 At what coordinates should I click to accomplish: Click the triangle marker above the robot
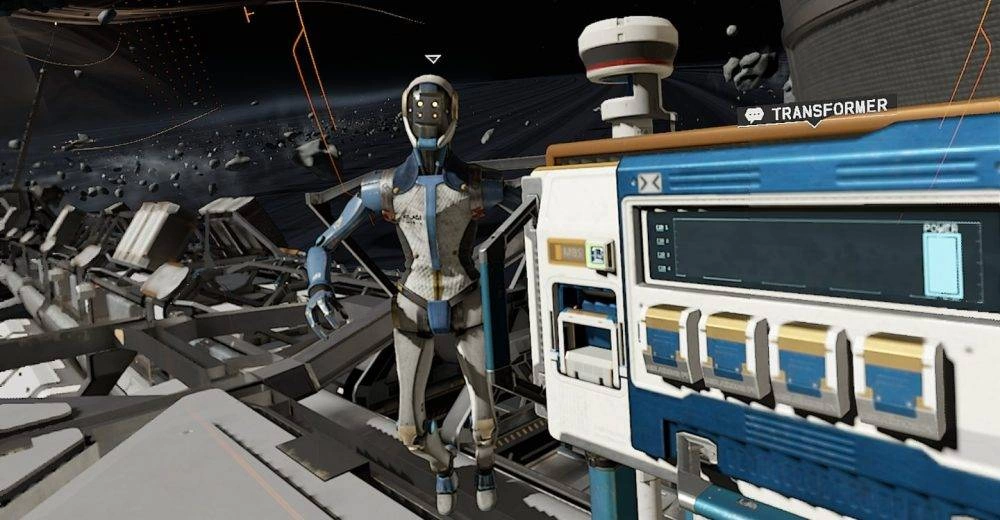(x=432, y=60)
